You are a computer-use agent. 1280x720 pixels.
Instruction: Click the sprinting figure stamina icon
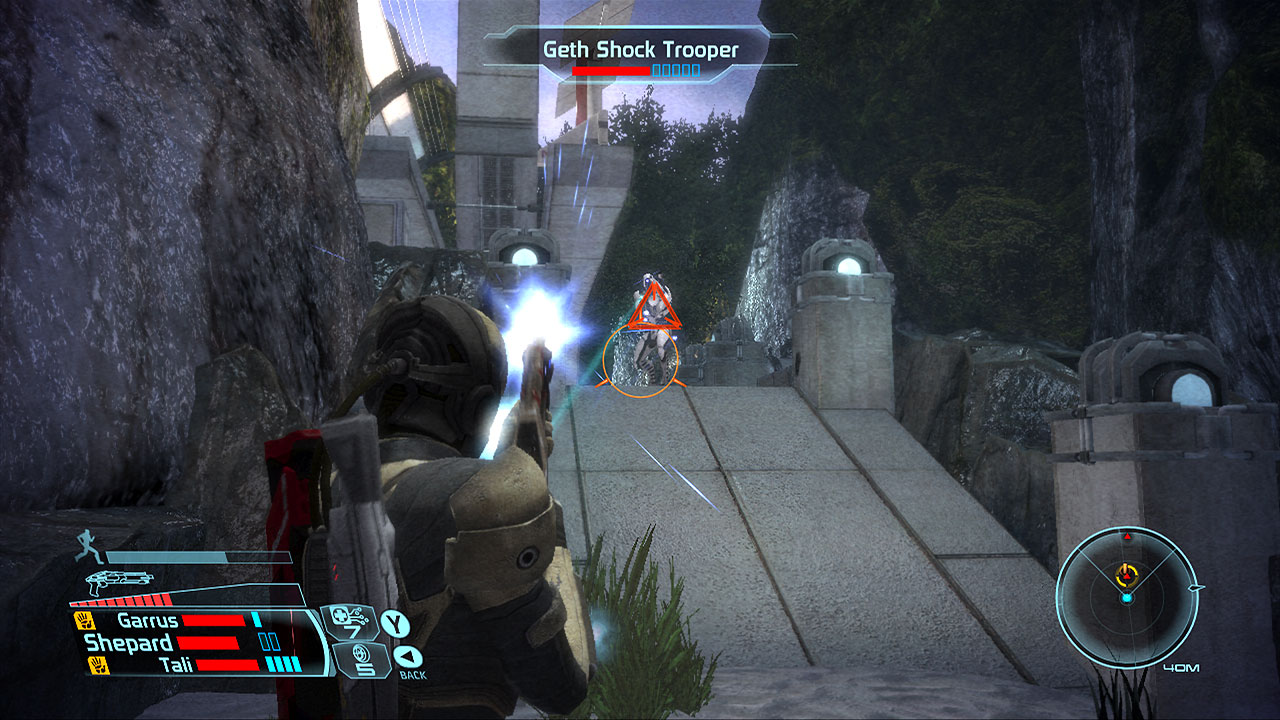click(x=87, y=547)
